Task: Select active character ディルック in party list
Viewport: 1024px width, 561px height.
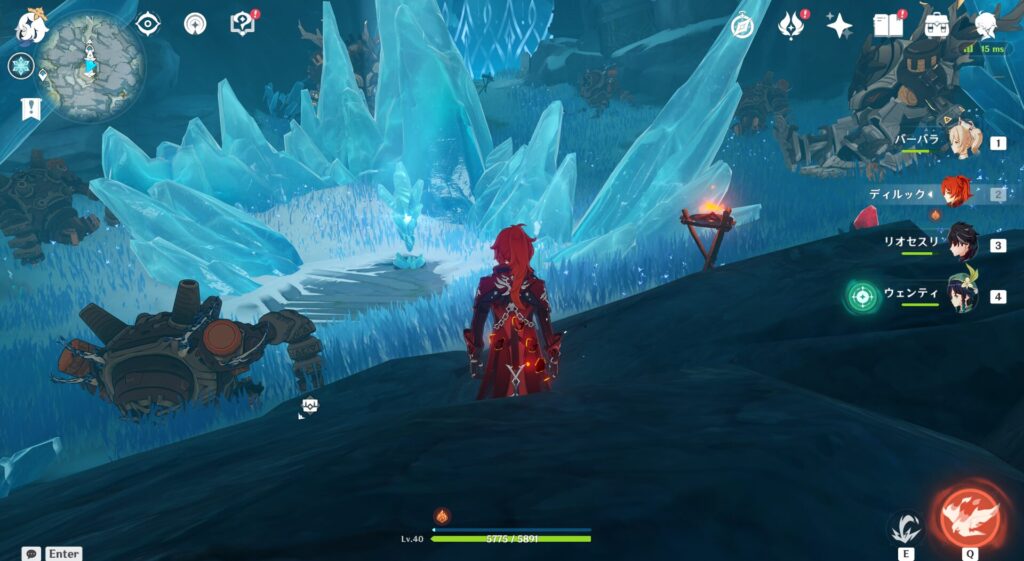Action: (x=960, y=193)
